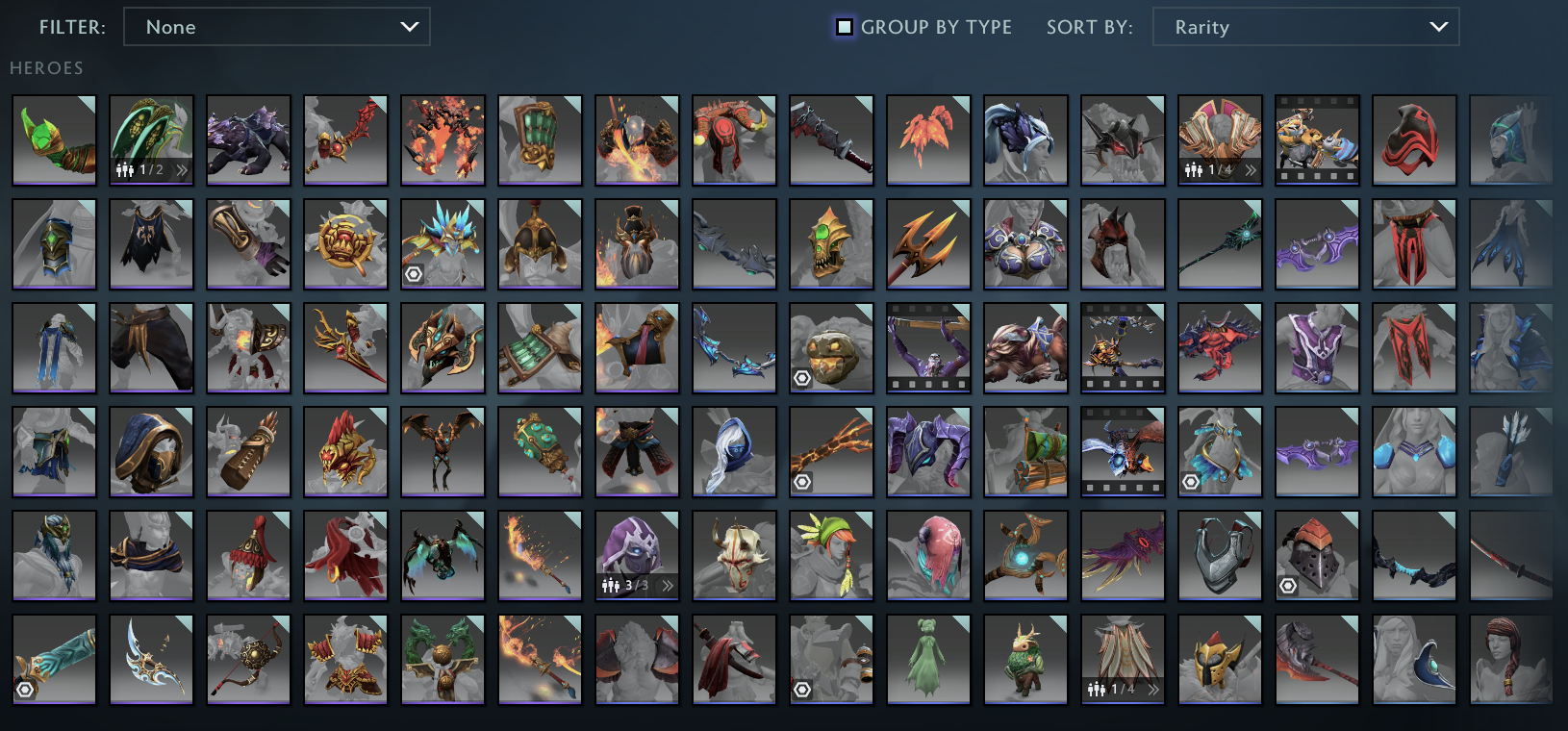Click the socket icon on the spiky crystal crown item
The height and width of the screenshot is (731, 1568).
tap(413, 274)
